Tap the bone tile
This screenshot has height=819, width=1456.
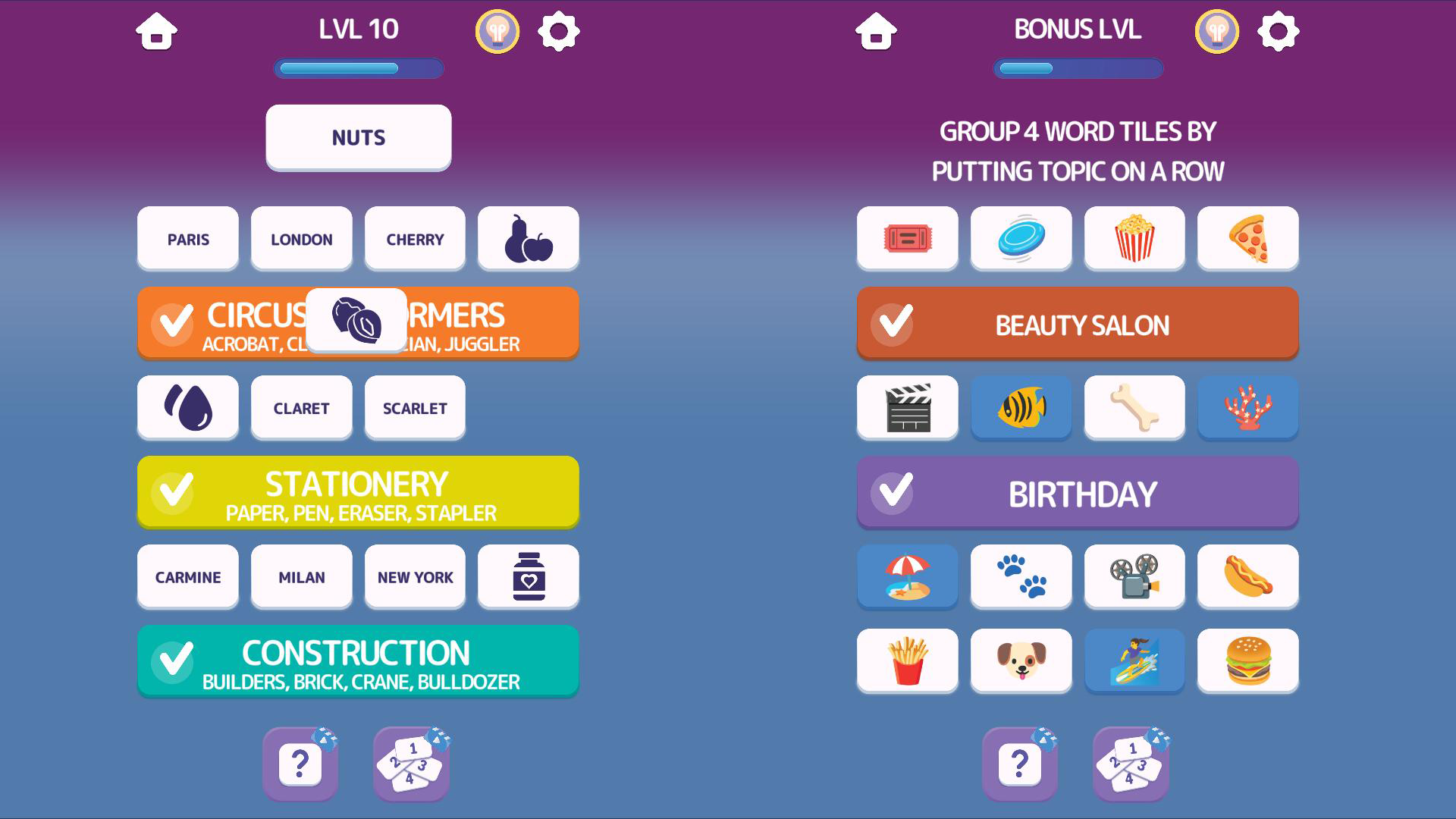click(x=1134, y=407)
